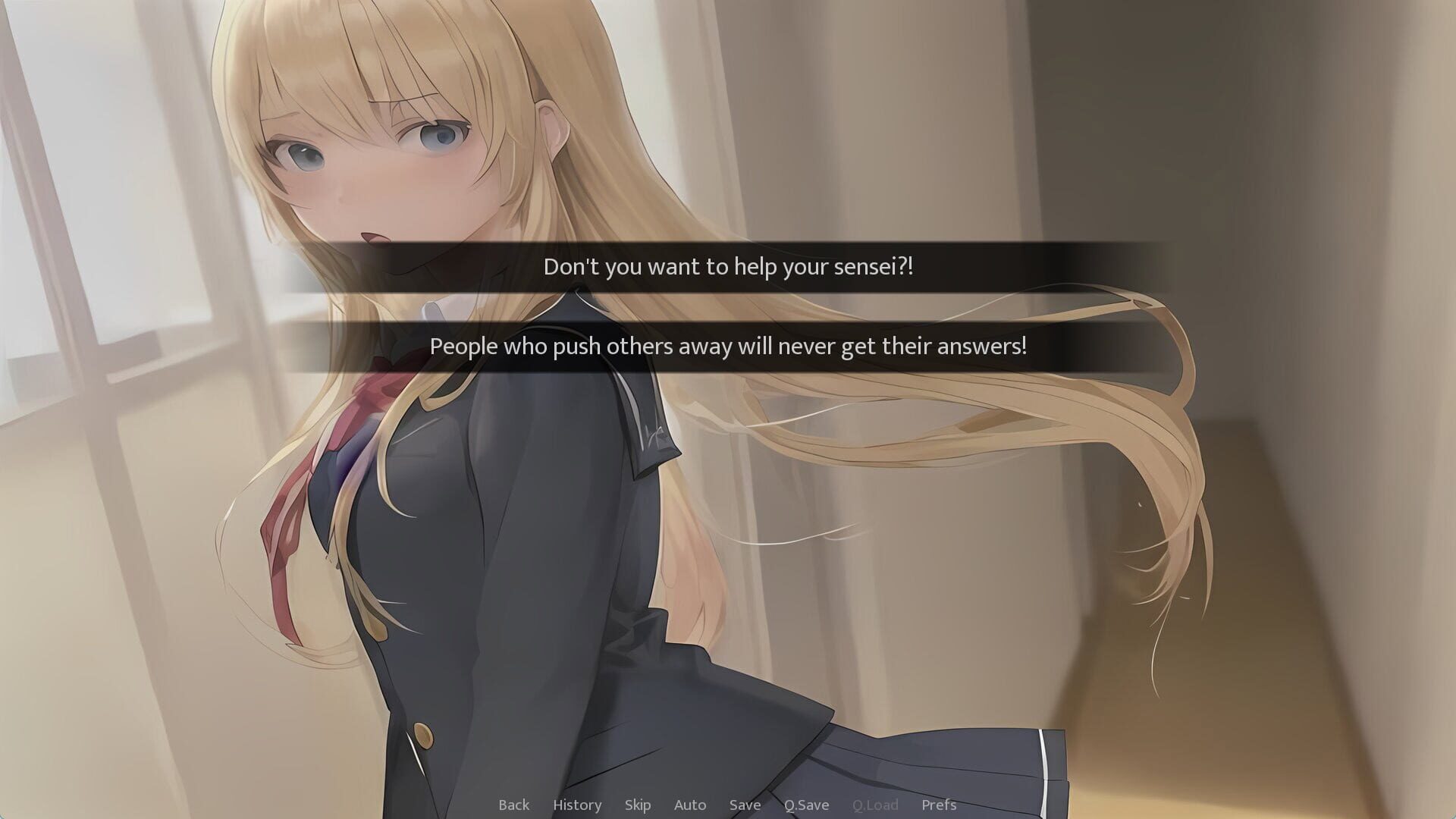Click Back to rewind to previous dialogue

click(514, 805)
